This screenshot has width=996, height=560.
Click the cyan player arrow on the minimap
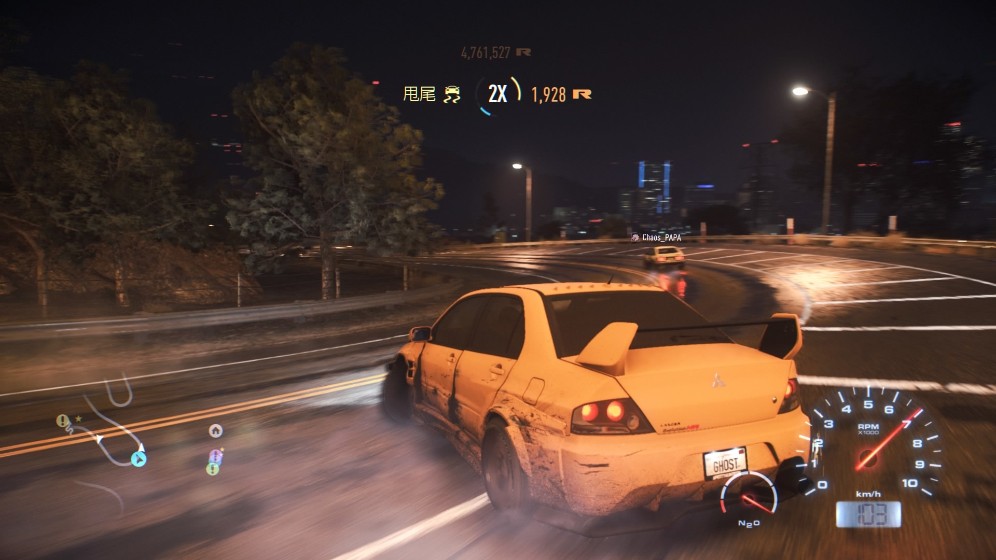(x=138, y=459)
